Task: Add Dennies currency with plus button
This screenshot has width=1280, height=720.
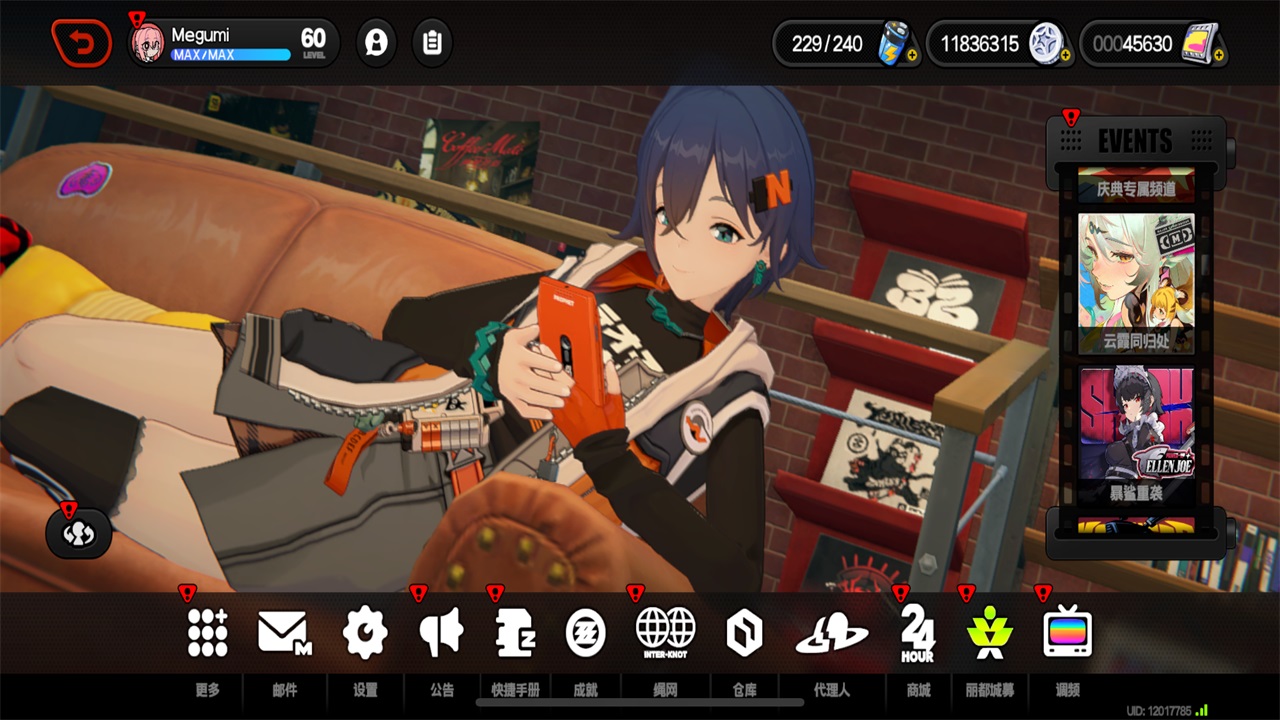Action: (x=1065, y=56)
